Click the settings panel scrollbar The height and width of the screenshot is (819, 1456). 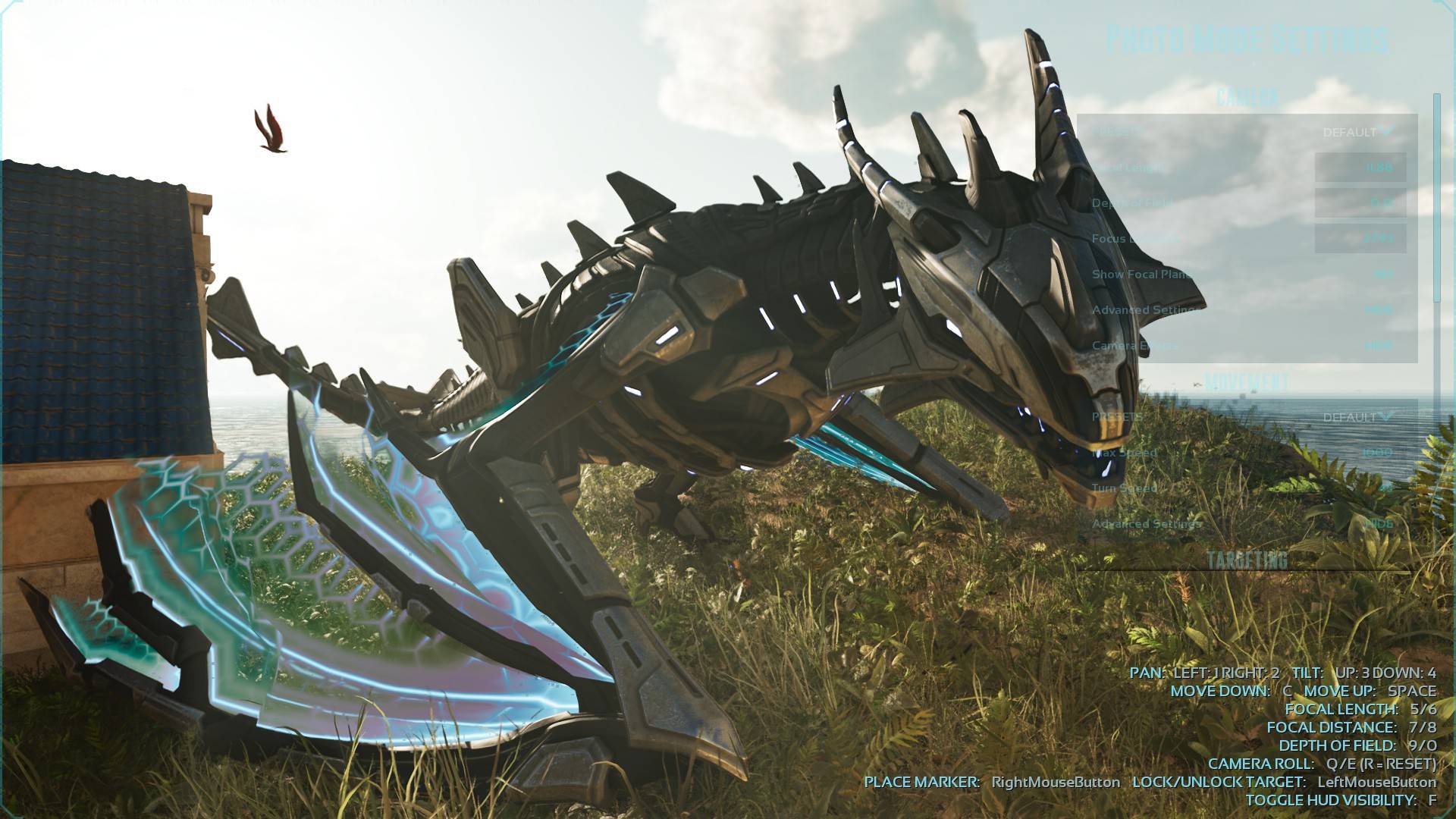pyautogui.click(x=1436, y=199)
